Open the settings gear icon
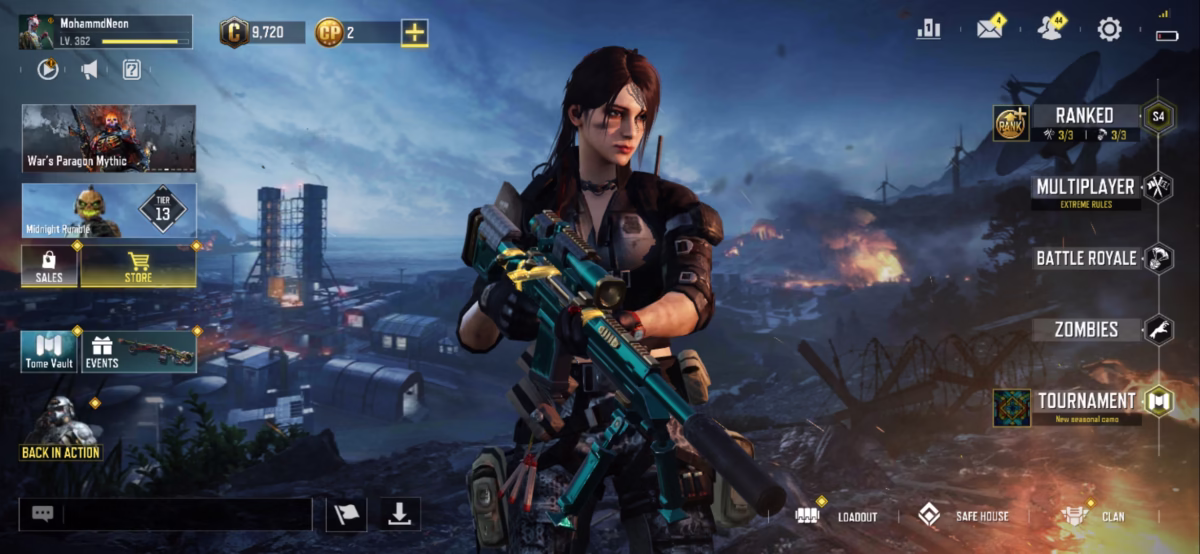Viewport: 1200px width, 554px height. pyautogui.click(x=1109, y=29)
